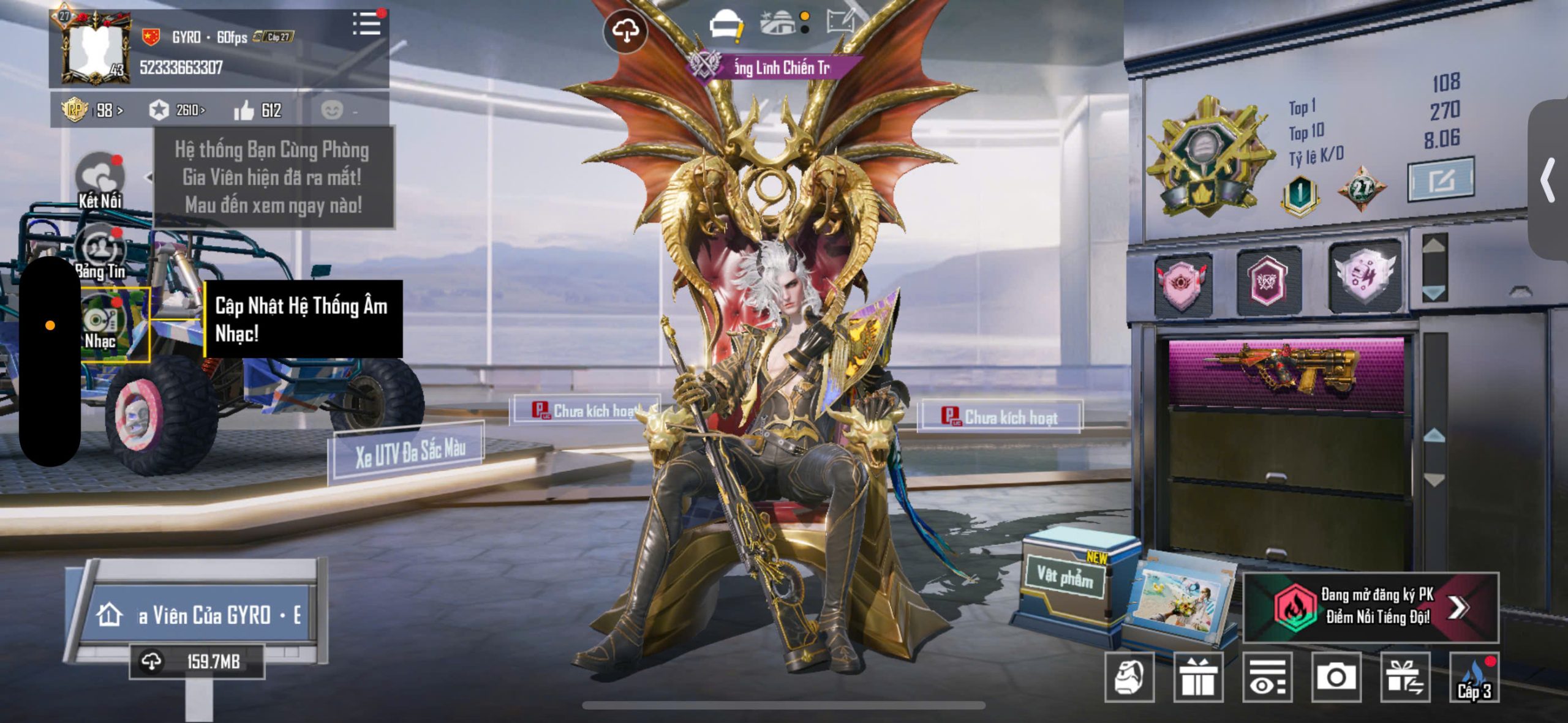Open the backpack inventory icon
This screenshot has width=1568, height=723.
pyautogui.click(x=1129, y=677)
